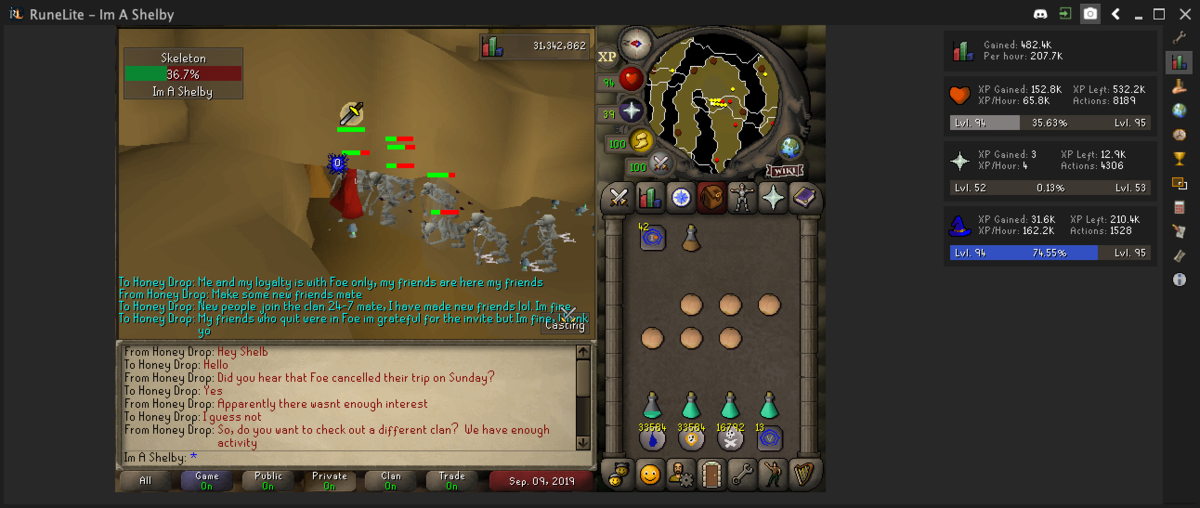Open the Private chat tab
This screenshot has height=508, width=1200.
point(329,481)
